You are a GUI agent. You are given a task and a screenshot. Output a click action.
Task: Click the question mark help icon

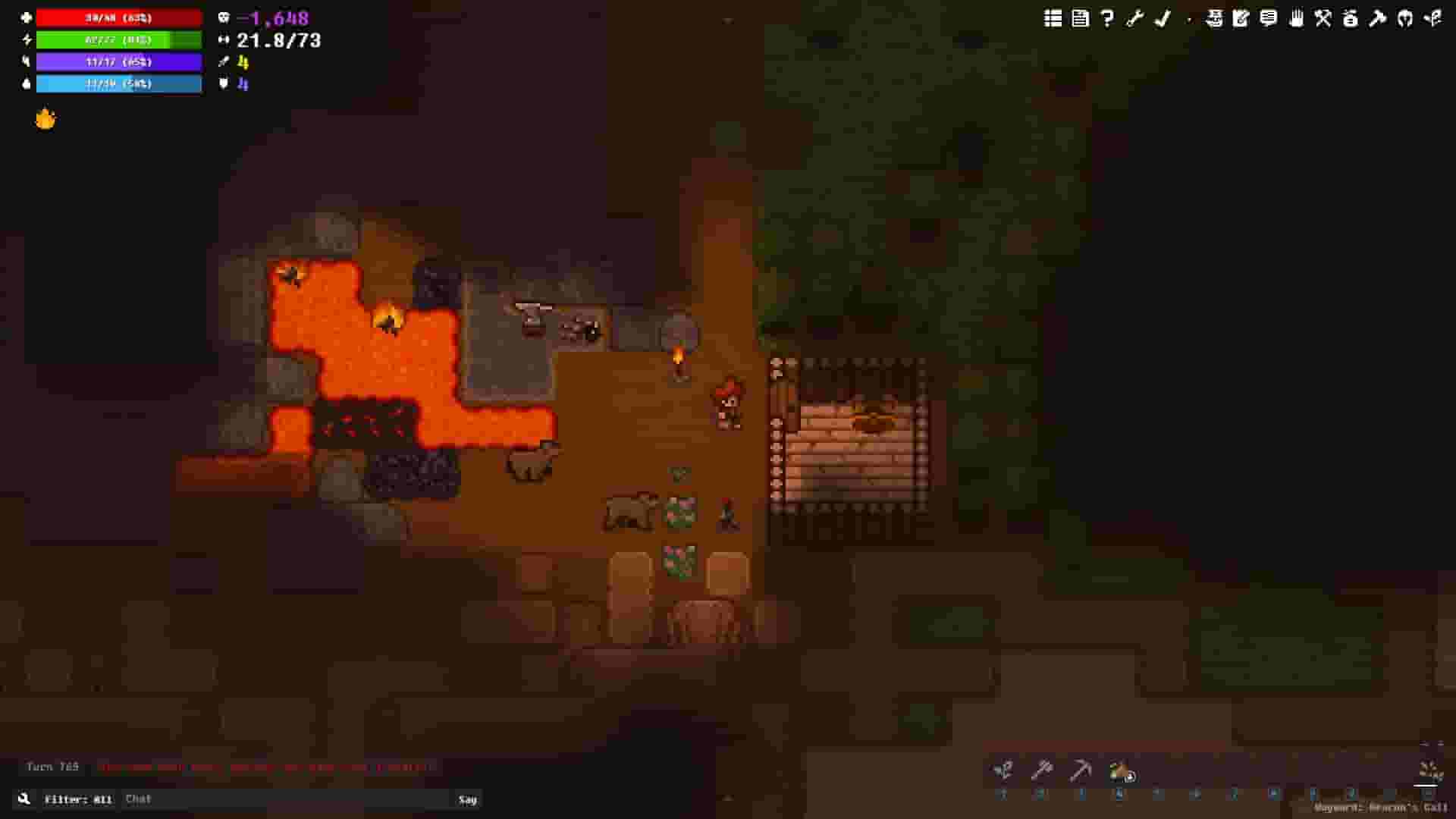pos(1108,19)
